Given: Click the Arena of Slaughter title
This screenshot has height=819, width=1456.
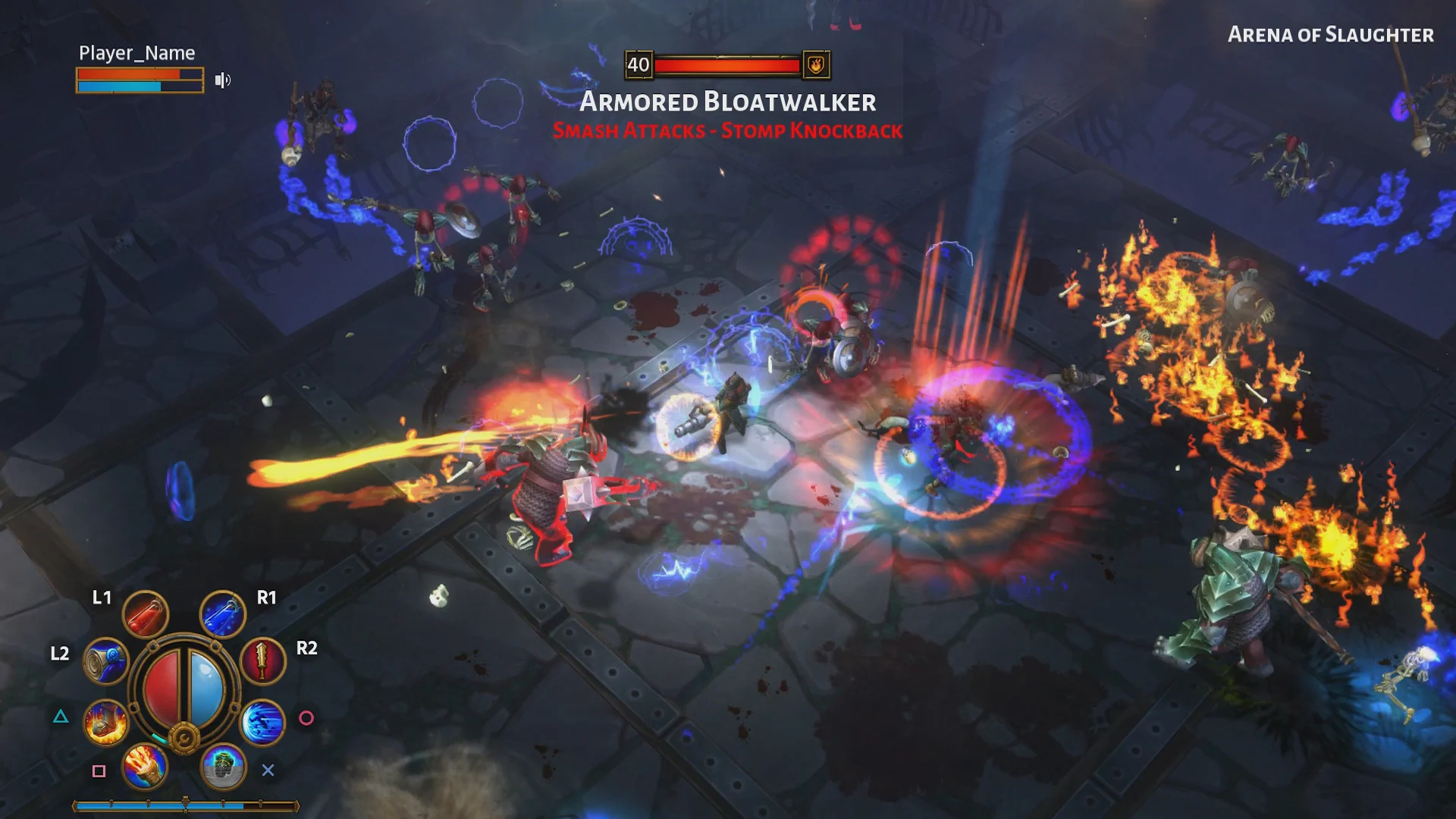Looking at the screenshot, I should pyautogui.click(x=1331, y=35).
